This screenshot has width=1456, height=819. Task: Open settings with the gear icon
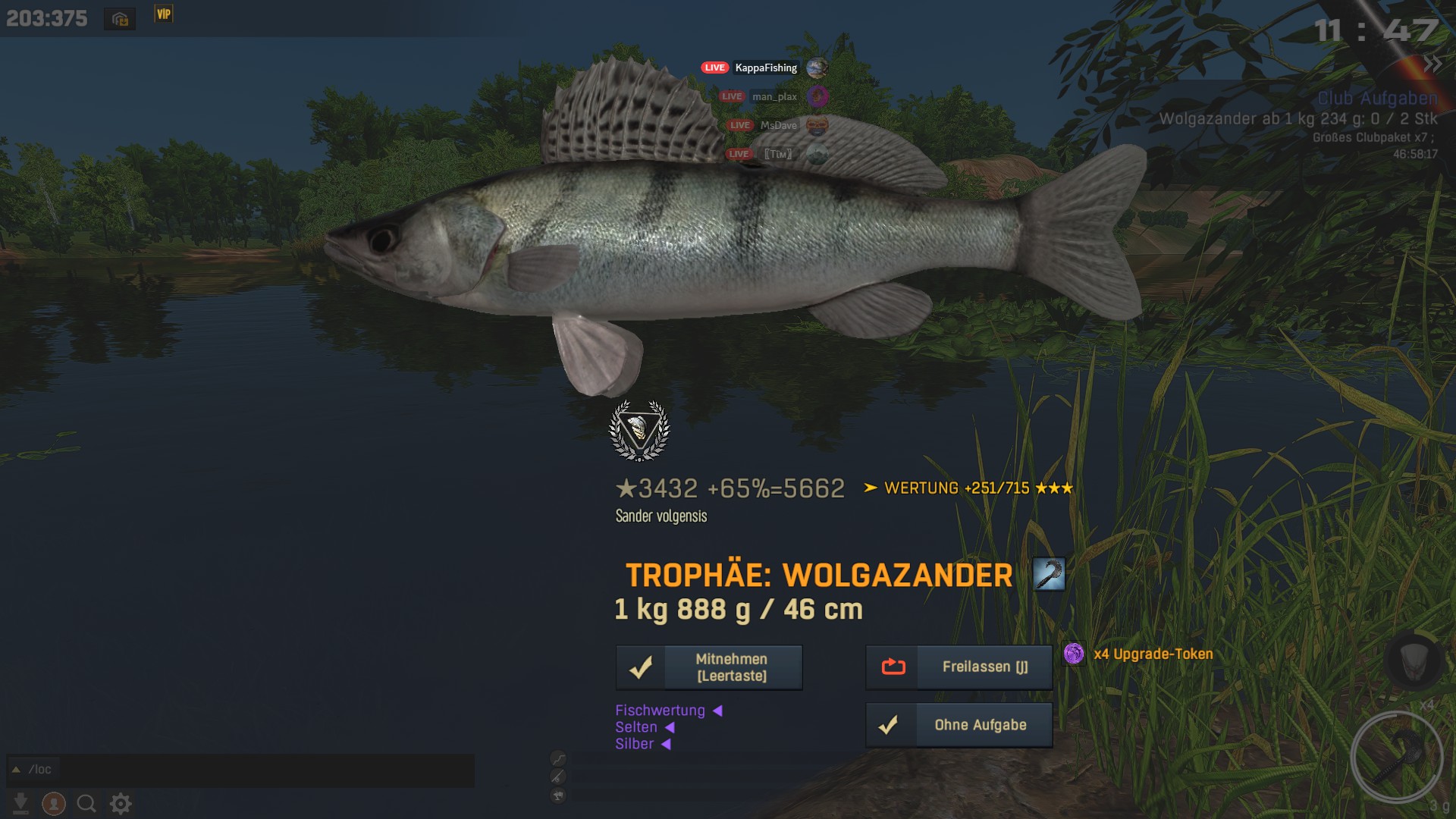[121, 803]
